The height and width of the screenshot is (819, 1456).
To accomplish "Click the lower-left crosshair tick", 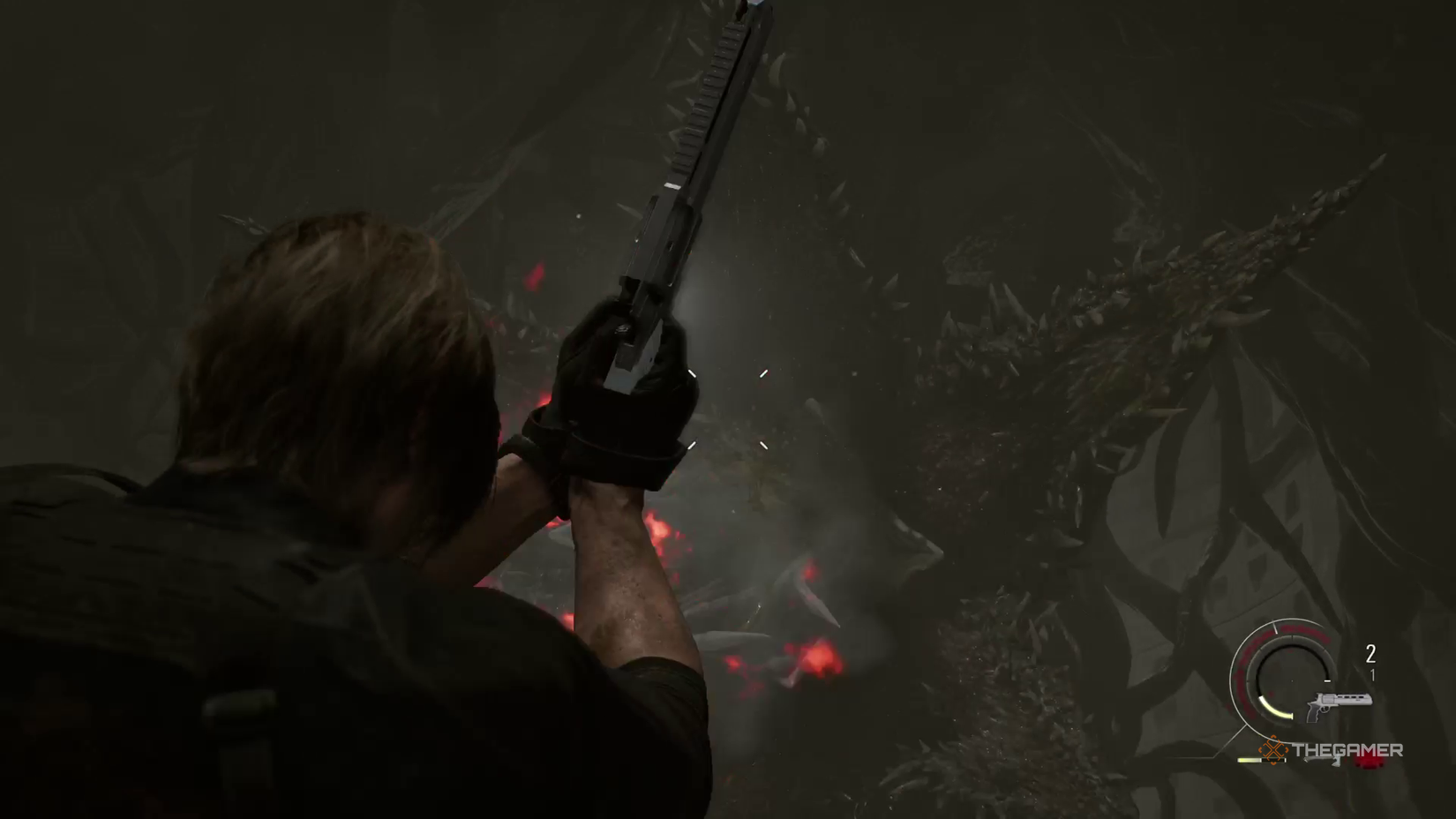I will 692,444.
